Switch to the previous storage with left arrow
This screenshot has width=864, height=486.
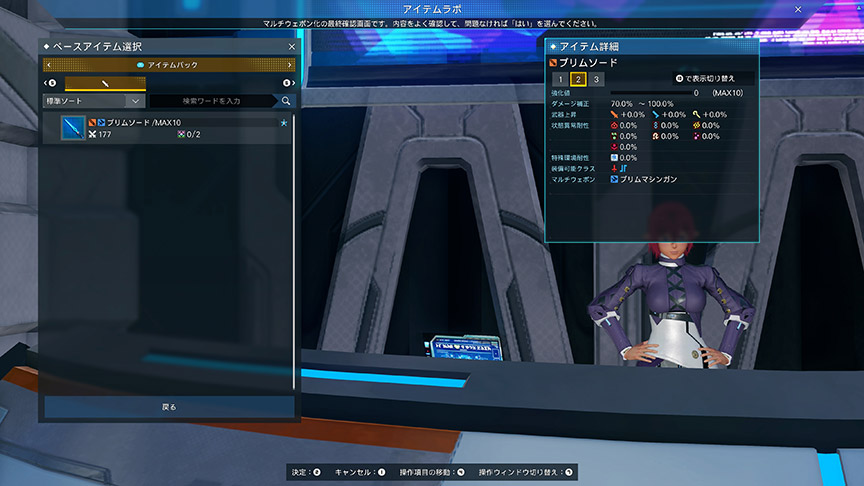(48, 65)
